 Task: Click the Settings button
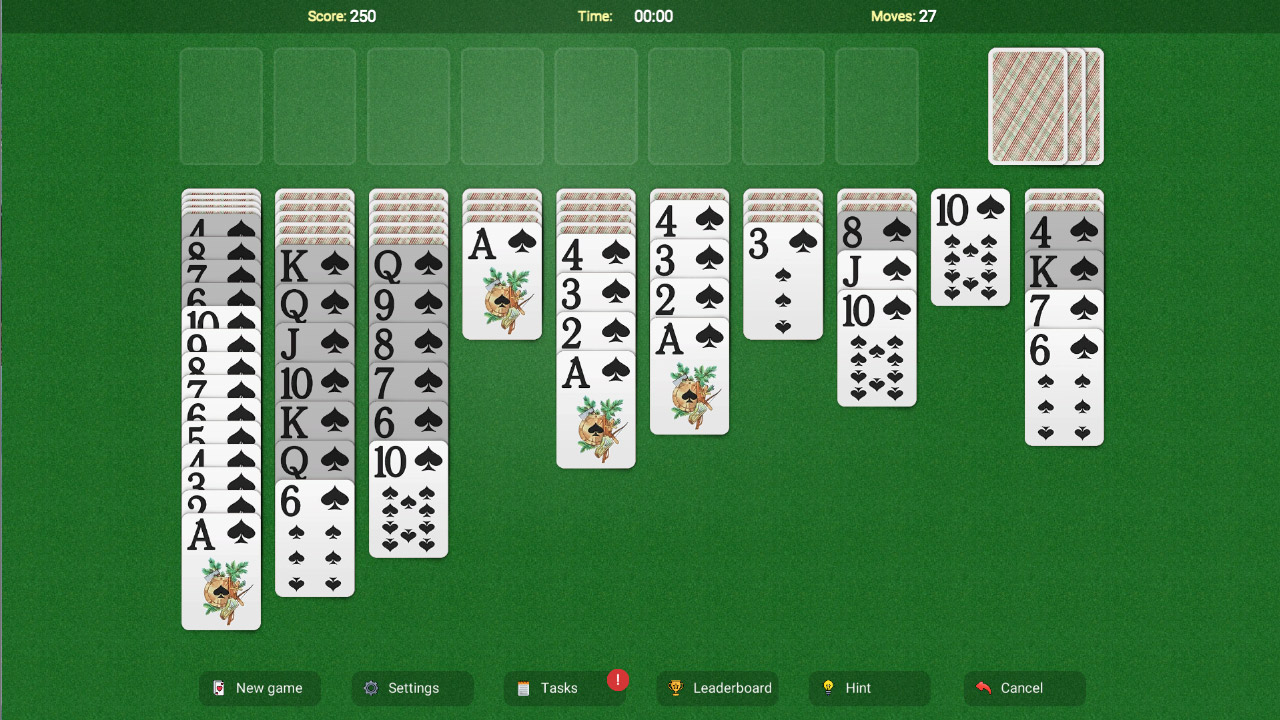coord(412,688)
